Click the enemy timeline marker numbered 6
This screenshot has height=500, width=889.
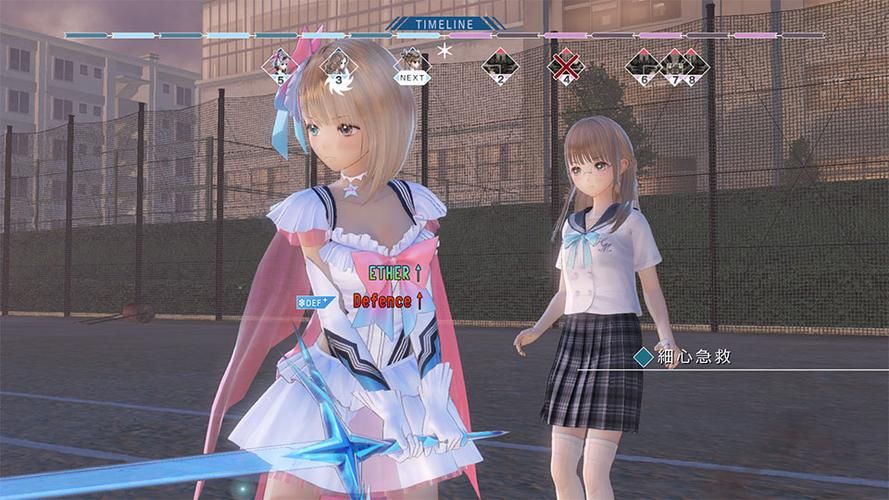point(645,66)
